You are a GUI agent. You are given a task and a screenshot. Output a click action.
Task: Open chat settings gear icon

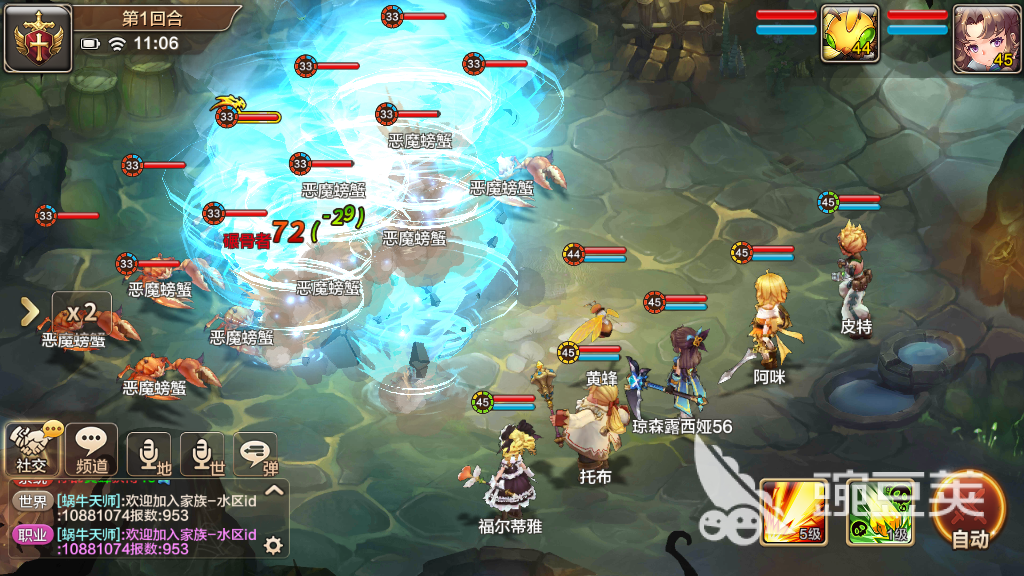[x=272, y=545]
